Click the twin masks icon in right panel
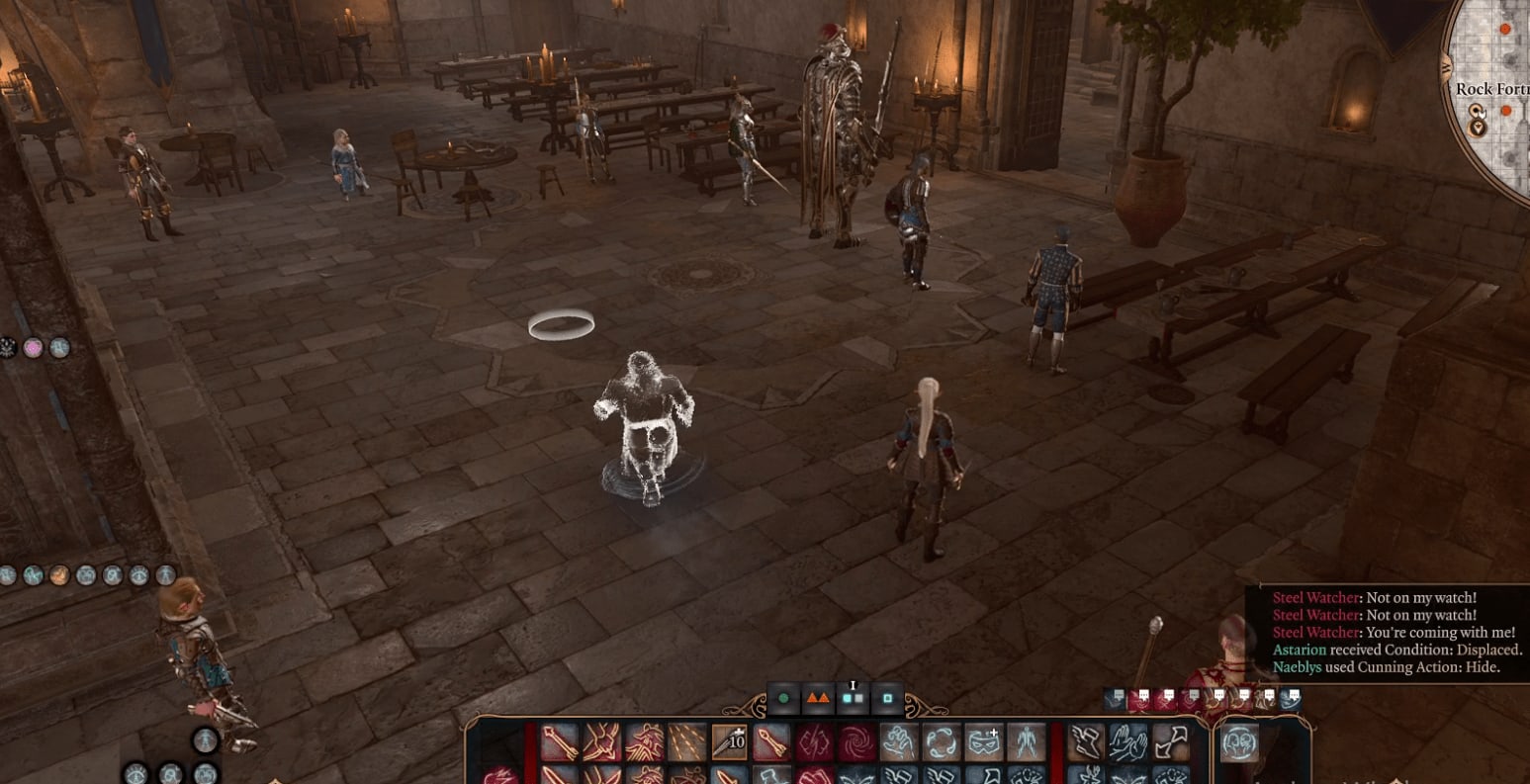1530x784 pixels. click(x=1239, y=741)
